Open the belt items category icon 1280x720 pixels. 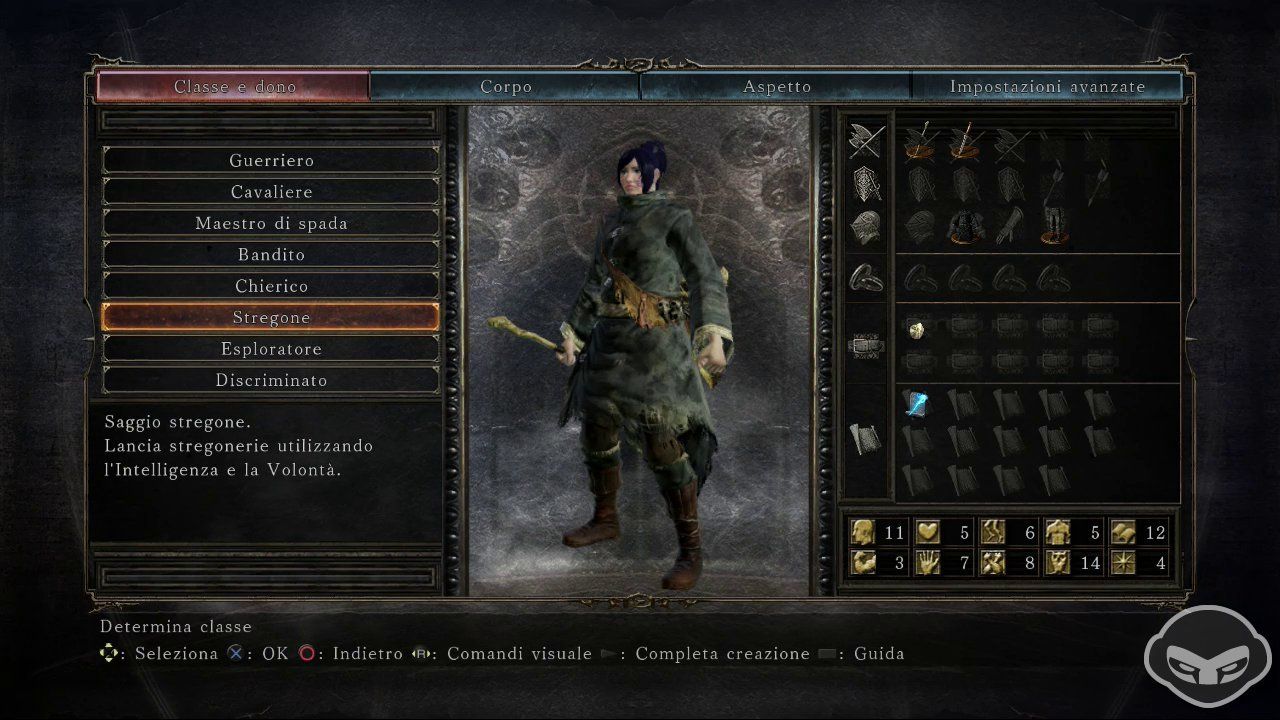(x=865, y=345)
